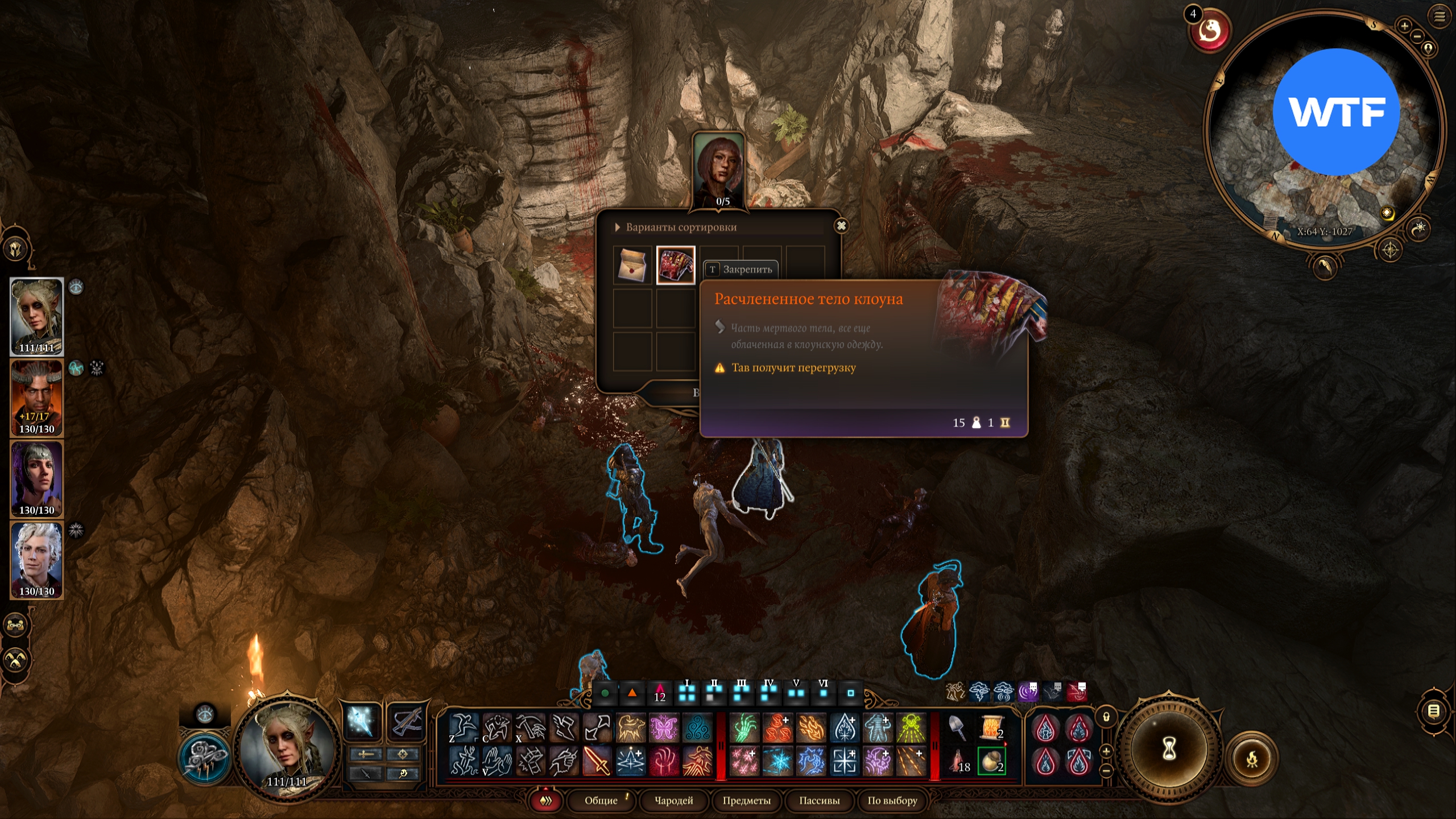Select the "По выбору" custom hotbar tab
This screenshot has height=819, width=1456.
[892, 800]
